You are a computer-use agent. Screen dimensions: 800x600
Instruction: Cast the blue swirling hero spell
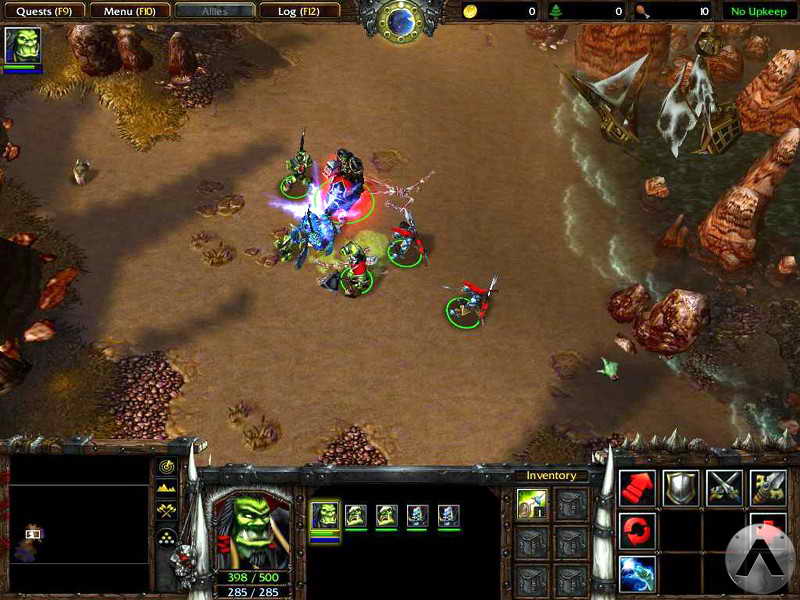(637, 574)
